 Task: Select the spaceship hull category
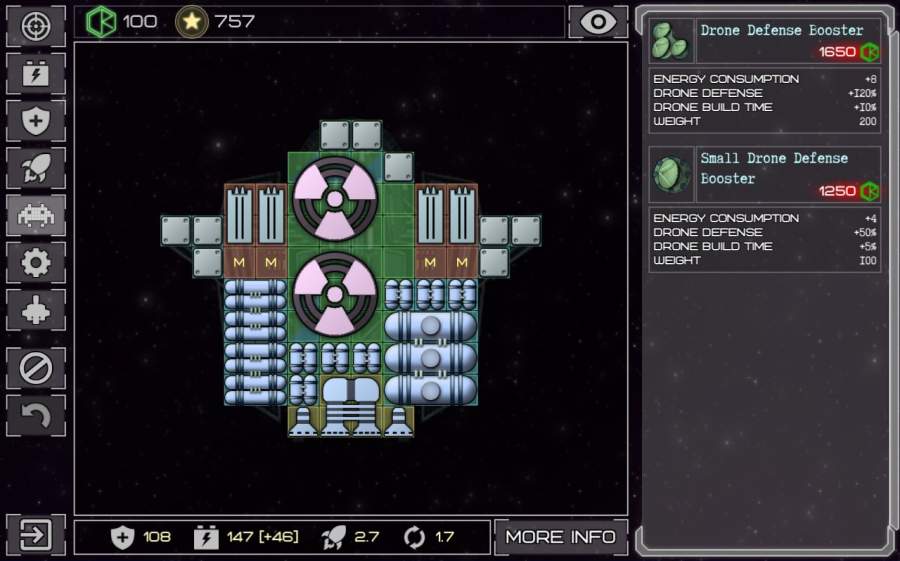(35, 310)
